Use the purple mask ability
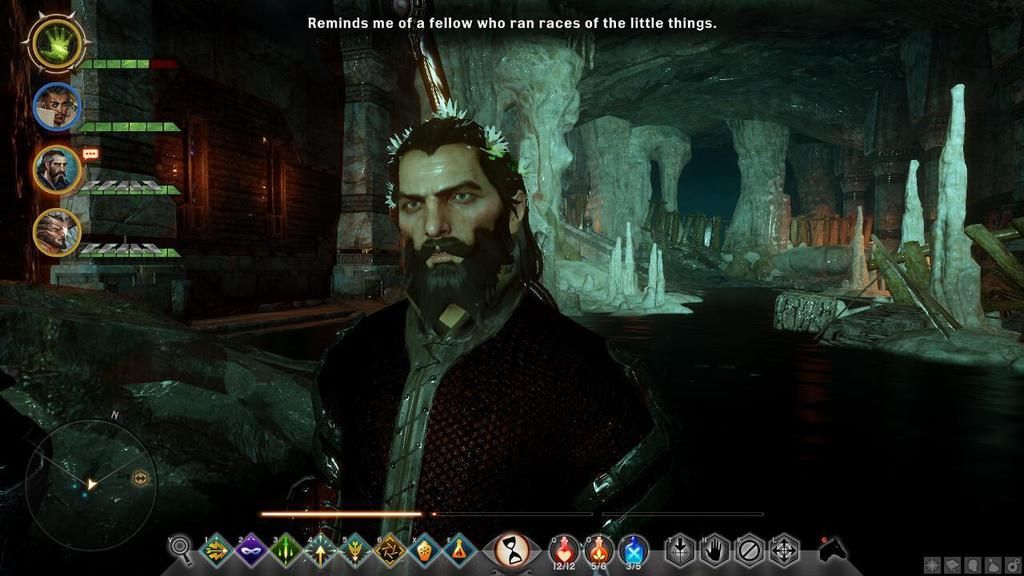 [250, 549]
